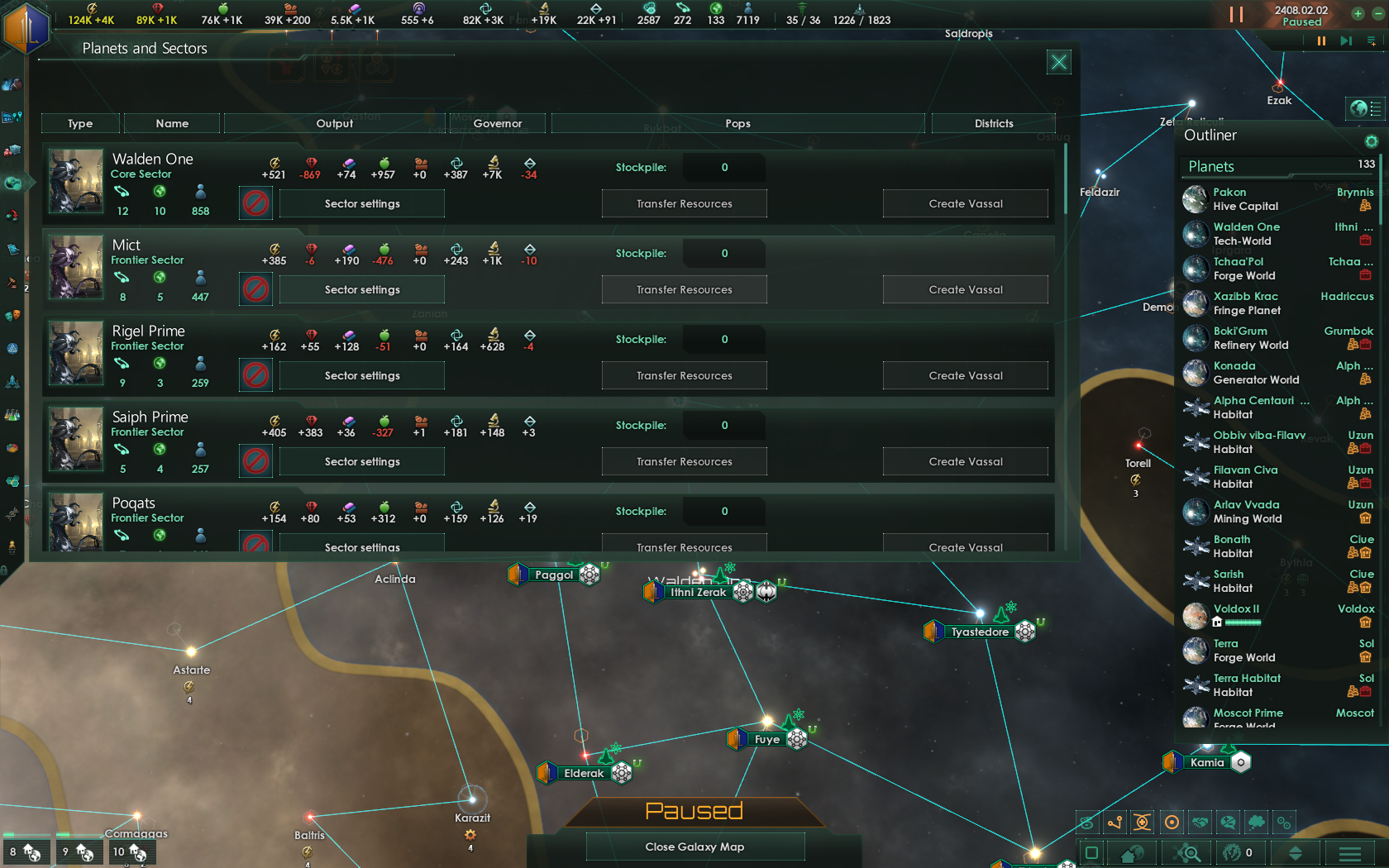
Task: Open Outliner settings with the gear icon
Action: click(x=1372, y=141)
